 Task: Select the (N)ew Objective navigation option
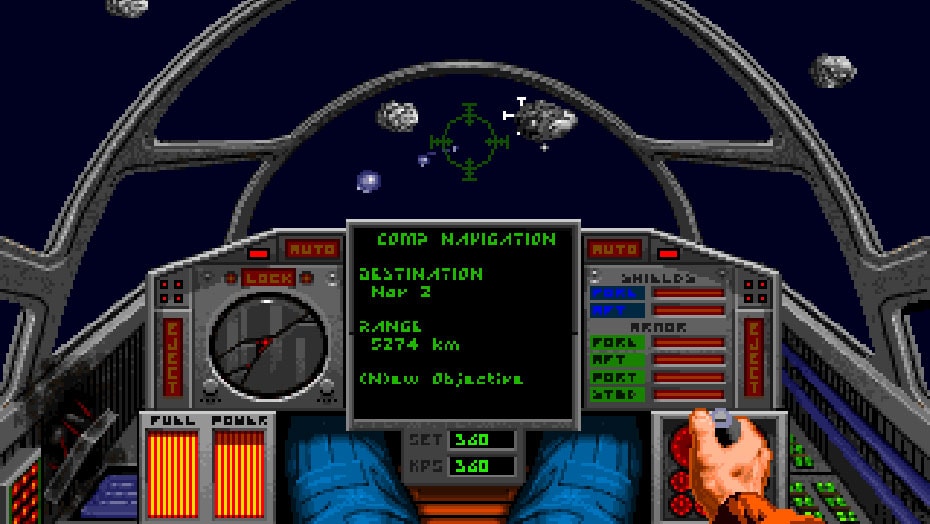coord(440,379)
